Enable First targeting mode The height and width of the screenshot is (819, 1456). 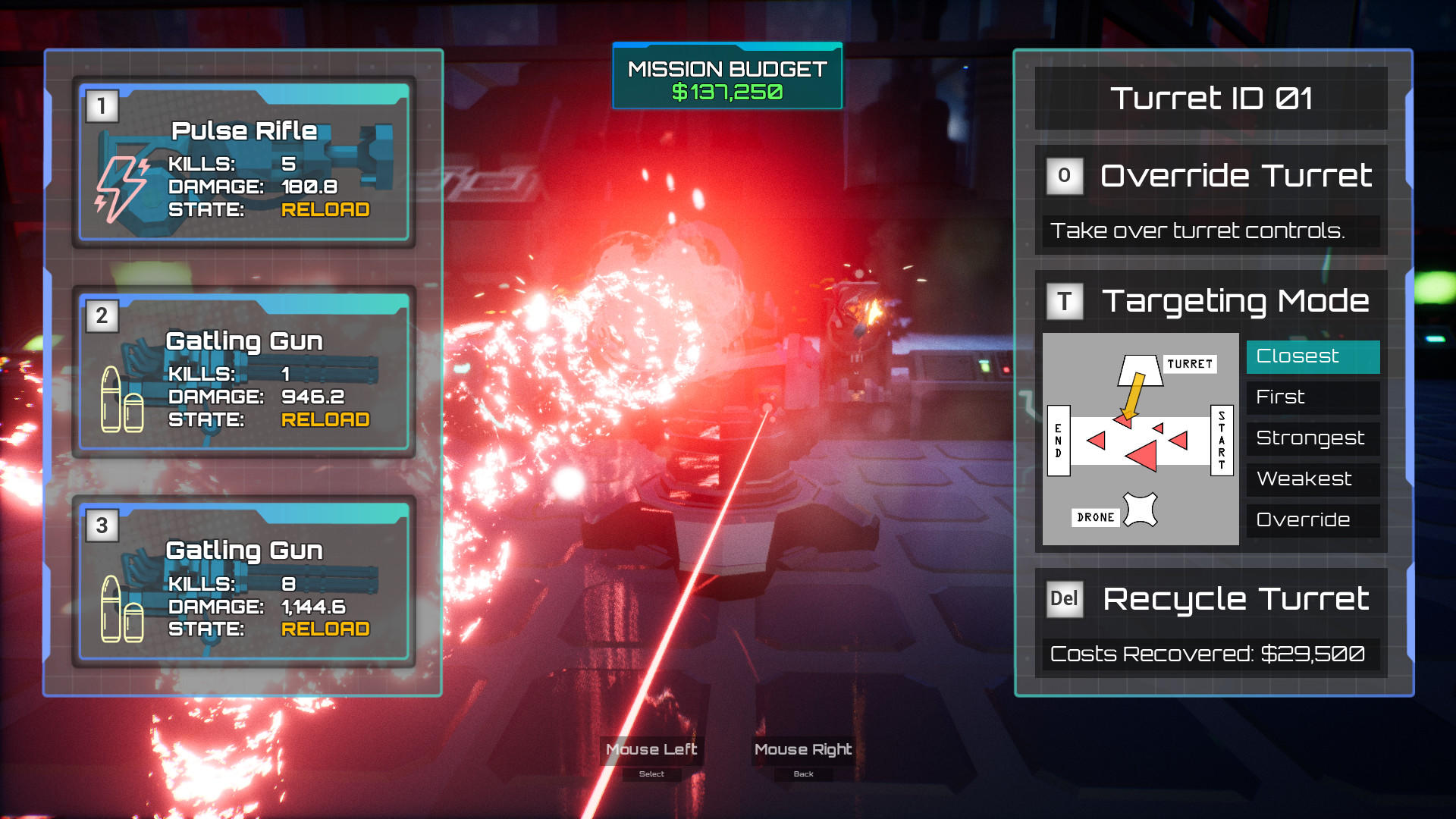[1312, 397]
